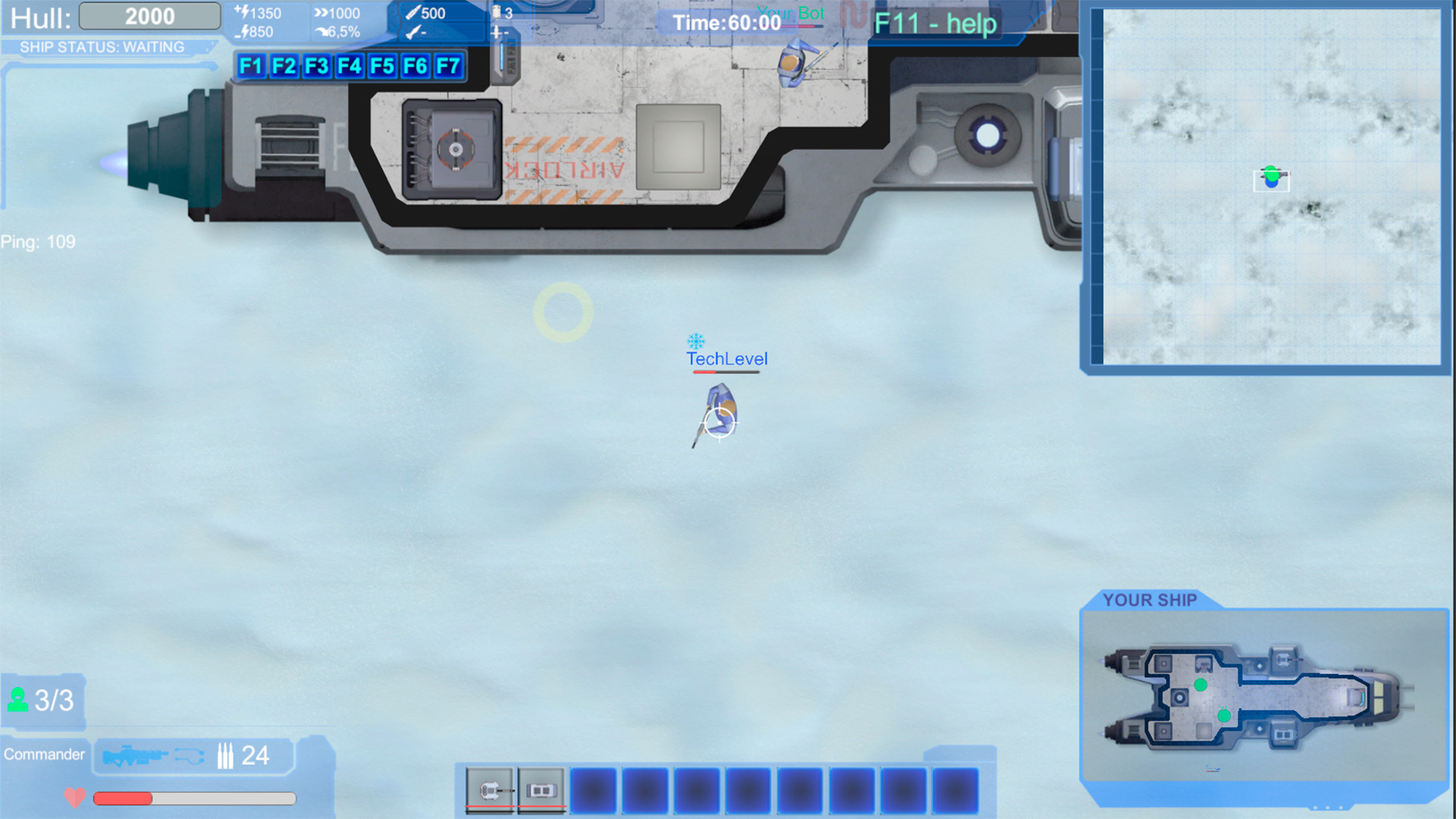Screen dimensions: 1456x819
Task: Click the Hull value field showing 2000
Action: (149, 15)
